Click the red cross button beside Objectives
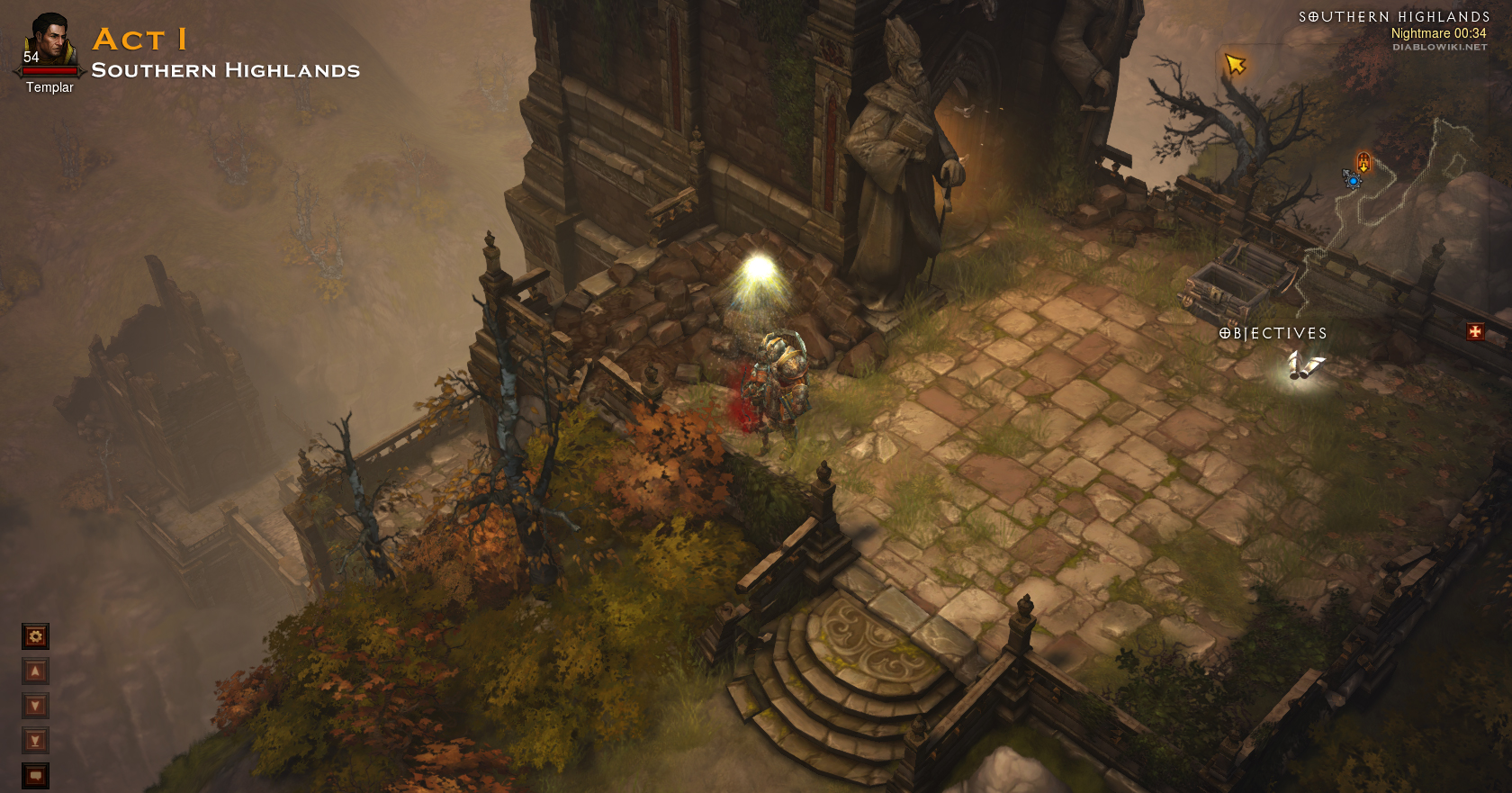This screenshot has width=1512, height=793. [1475, 331]
